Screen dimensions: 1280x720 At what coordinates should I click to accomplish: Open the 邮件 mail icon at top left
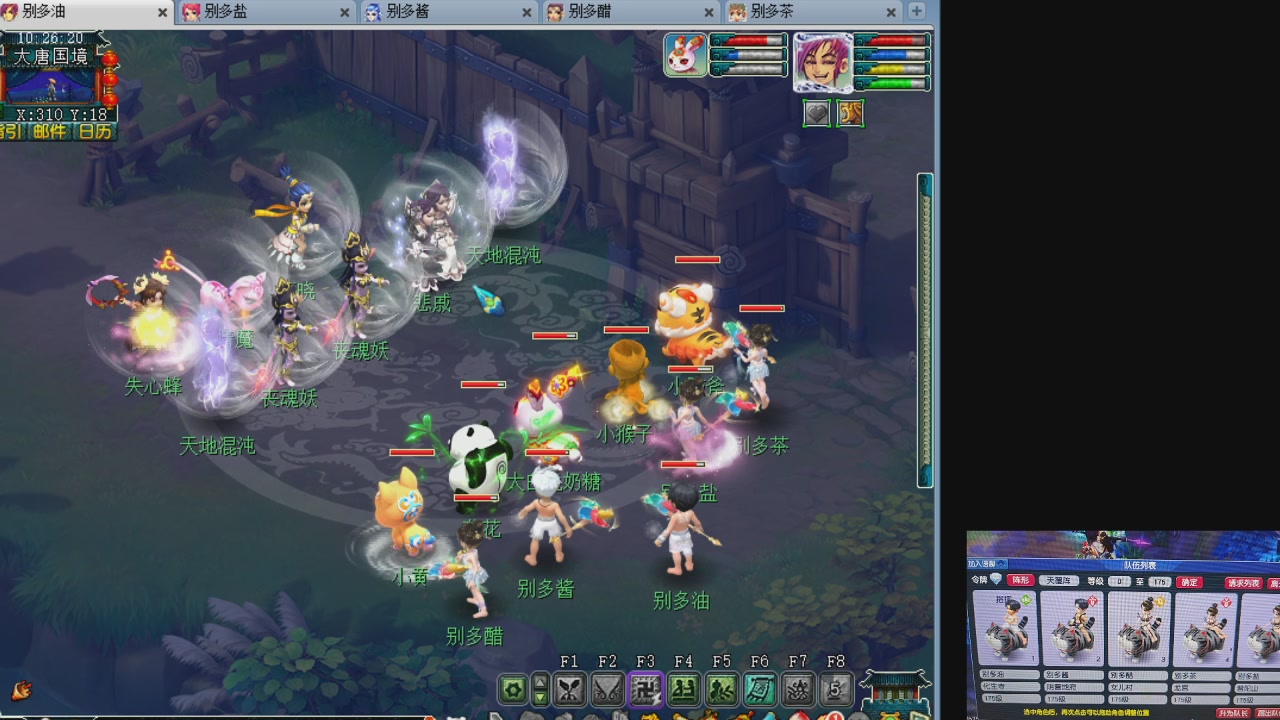48,131
